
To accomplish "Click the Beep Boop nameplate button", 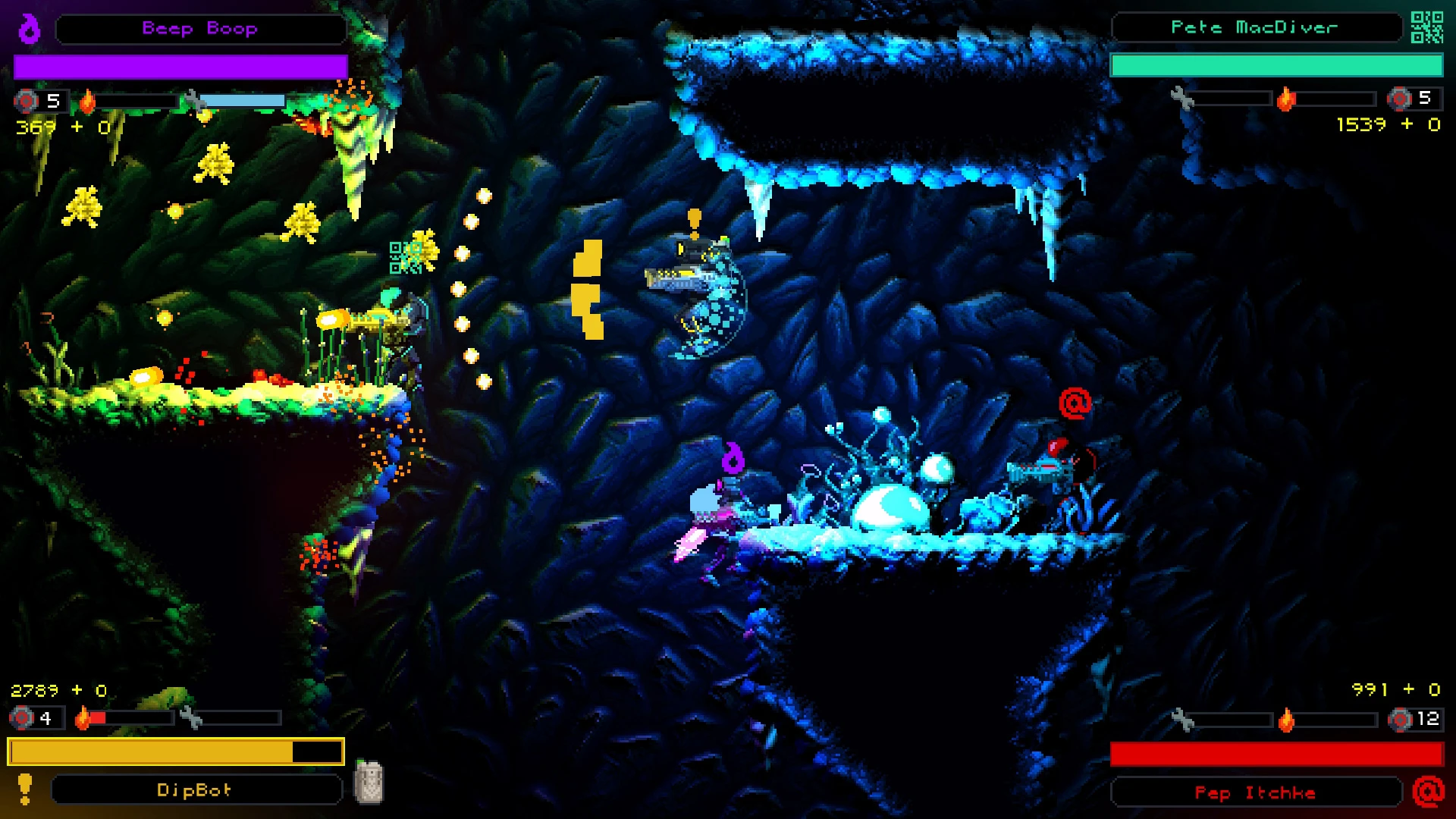I will (x=201, y=29).
